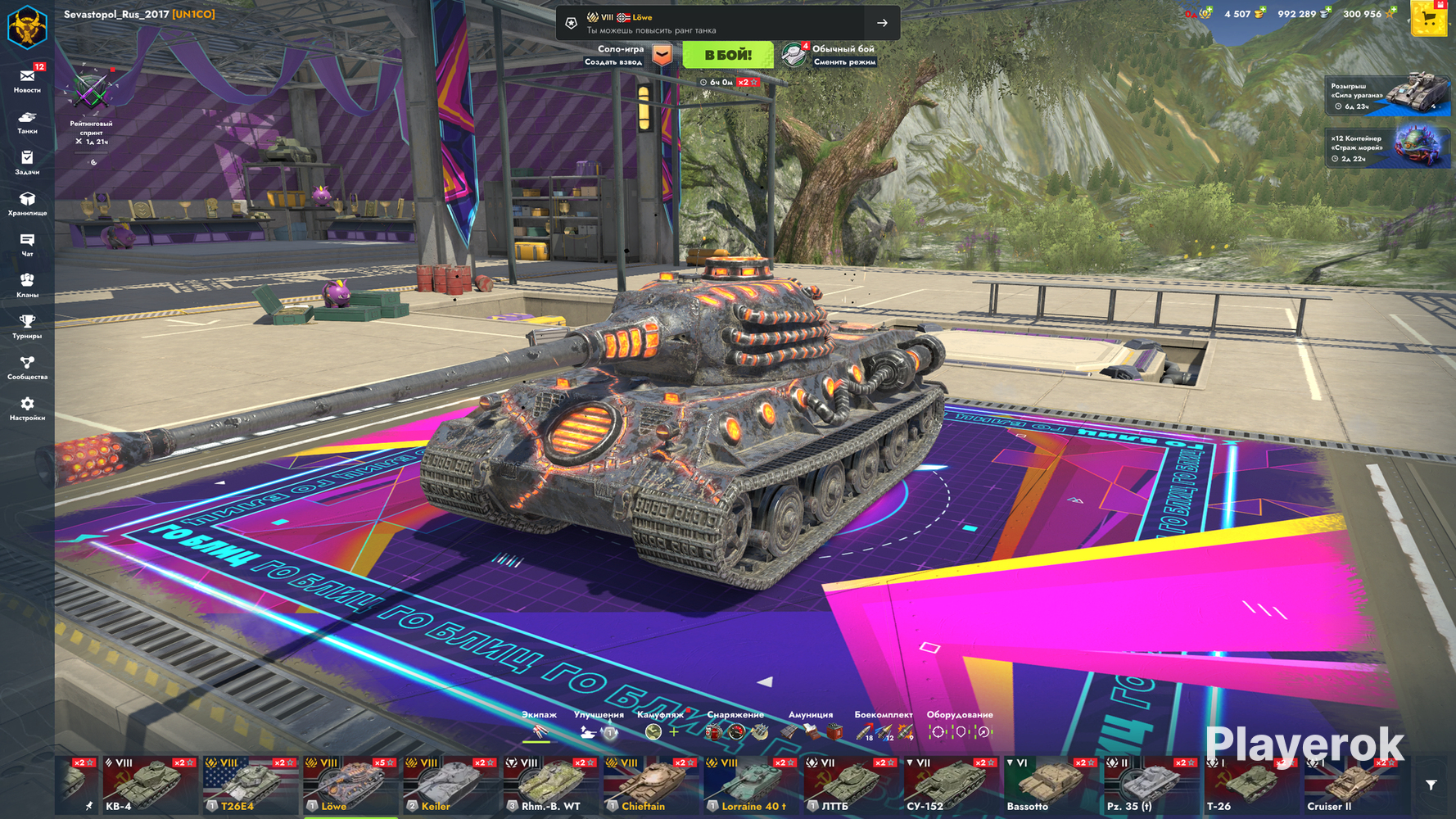Select the КВ-4 tank in carousel
1456x819 pixels.
click(x=149, y=785)
